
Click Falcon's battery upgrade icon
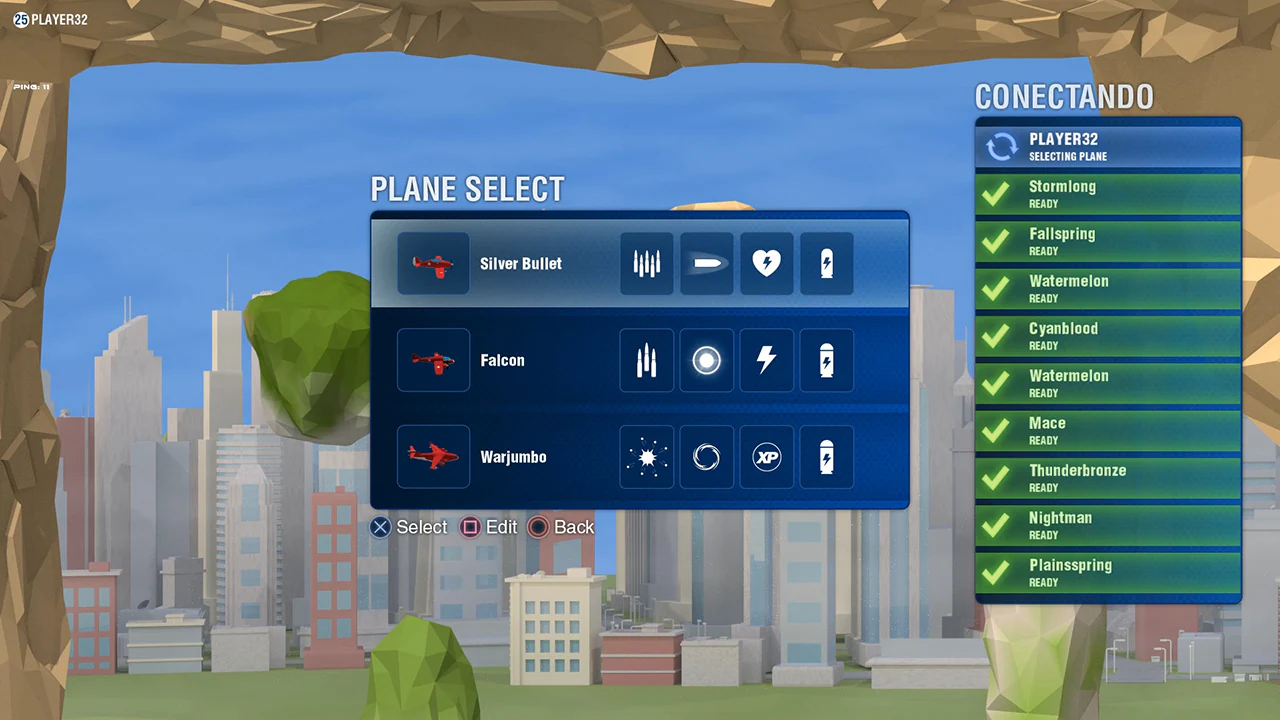pos(826,360)
